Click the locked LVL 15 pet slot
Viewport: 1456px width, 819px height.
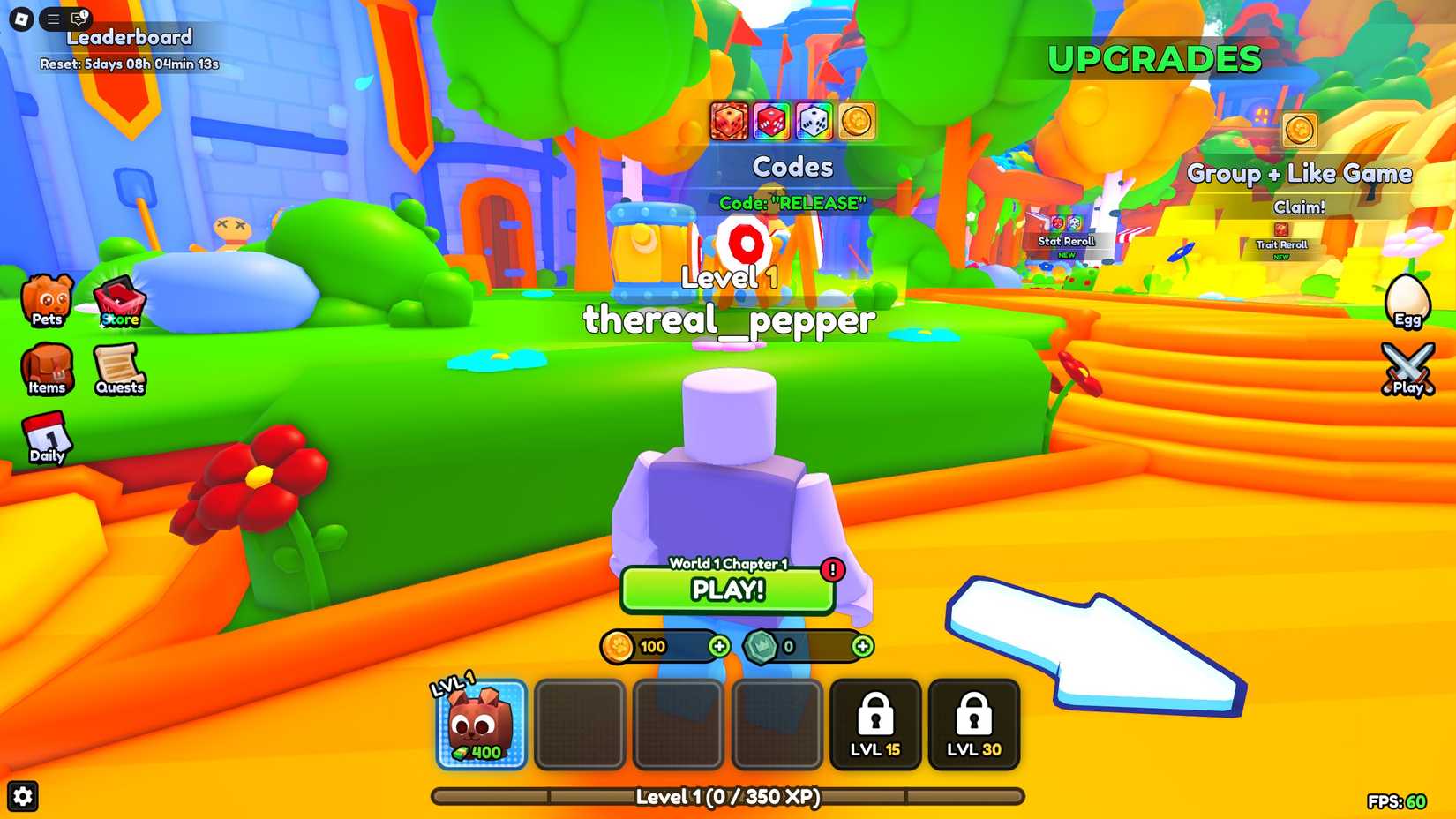click(874, 724)
